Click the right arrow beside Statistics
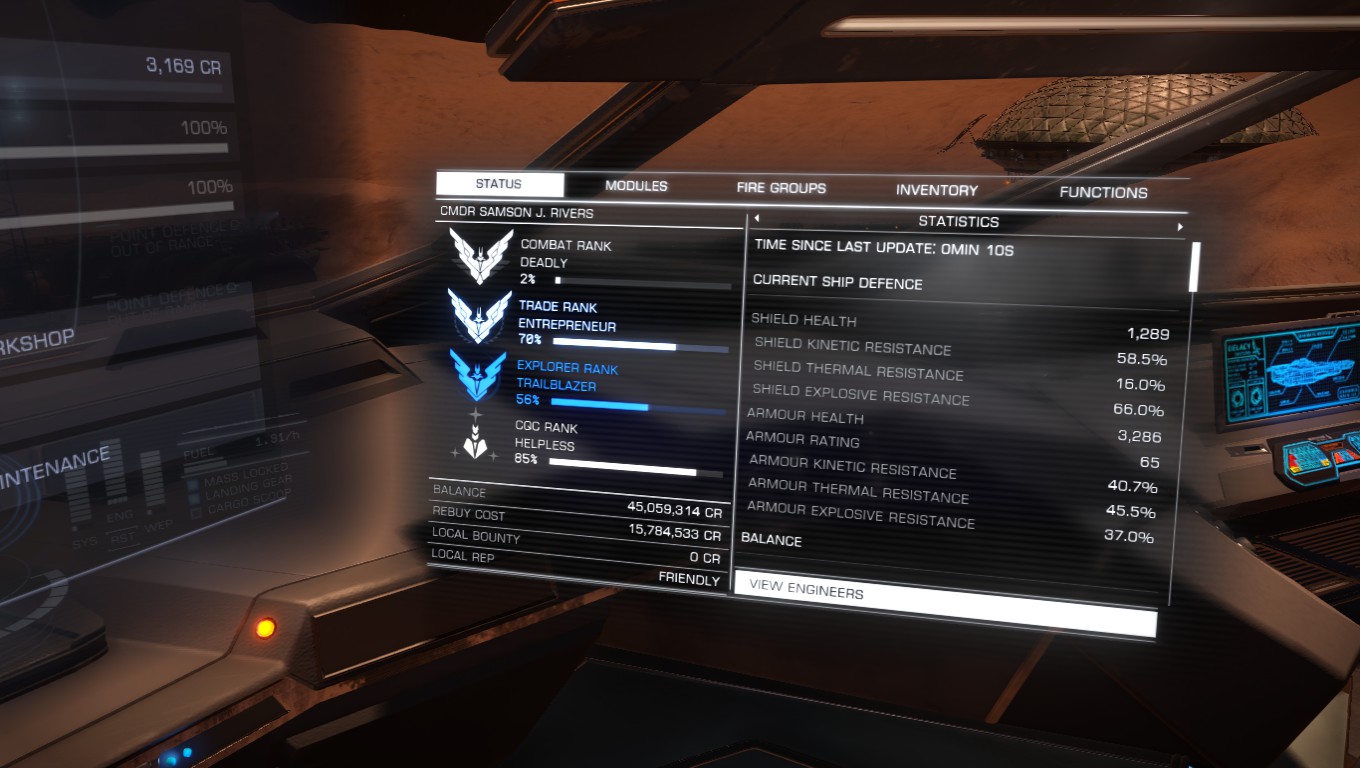 click(1180, 228)
